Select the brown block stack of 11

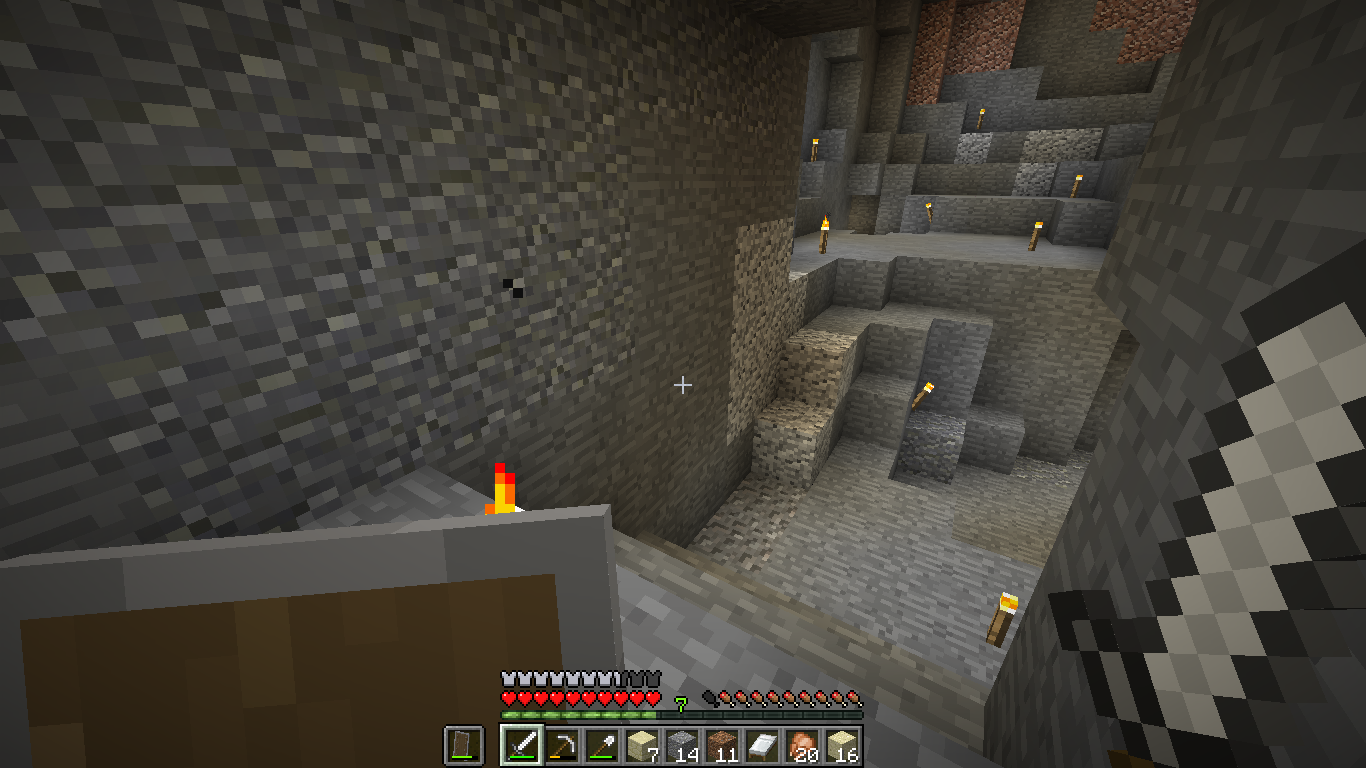(x=722, y=746)
